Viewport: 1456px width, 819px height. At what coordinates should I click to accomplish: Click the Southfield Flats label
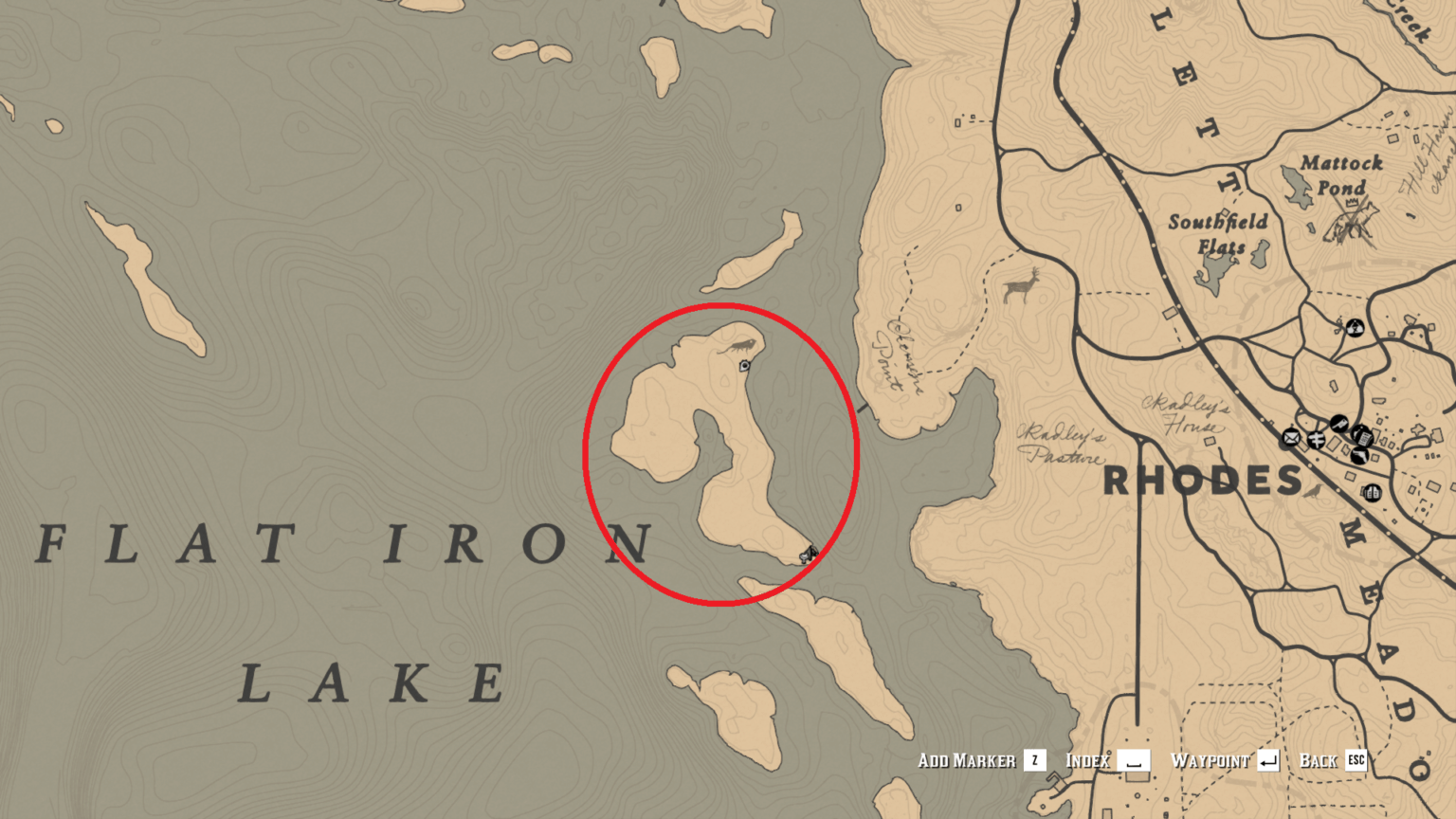pos(1216,231)
